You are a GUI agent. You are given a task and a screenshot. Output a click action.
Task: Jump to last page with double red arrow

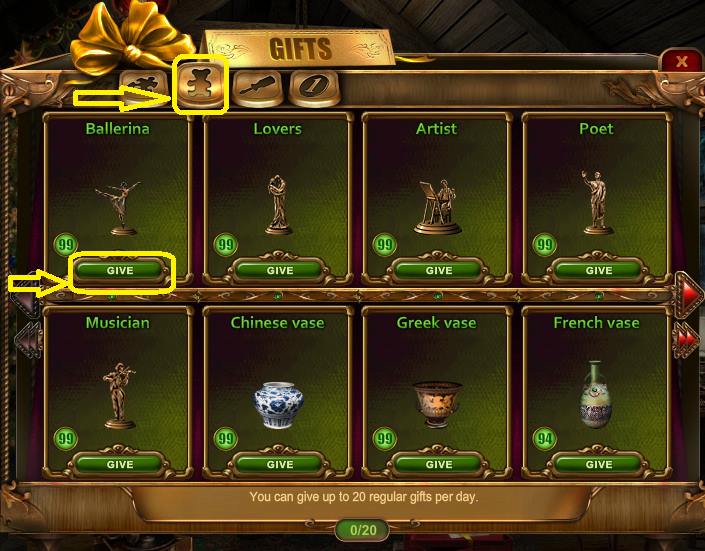[686, 337]
